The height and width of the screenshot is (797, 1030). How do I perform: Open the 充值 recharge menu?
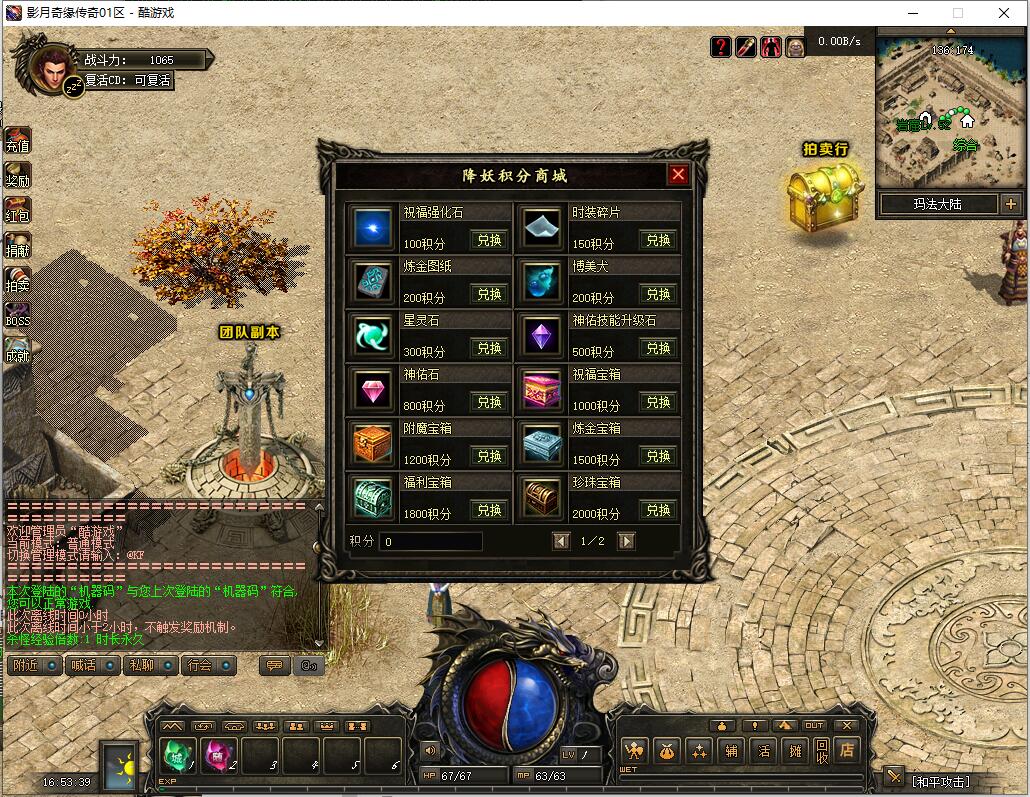[x=18, y=141]
